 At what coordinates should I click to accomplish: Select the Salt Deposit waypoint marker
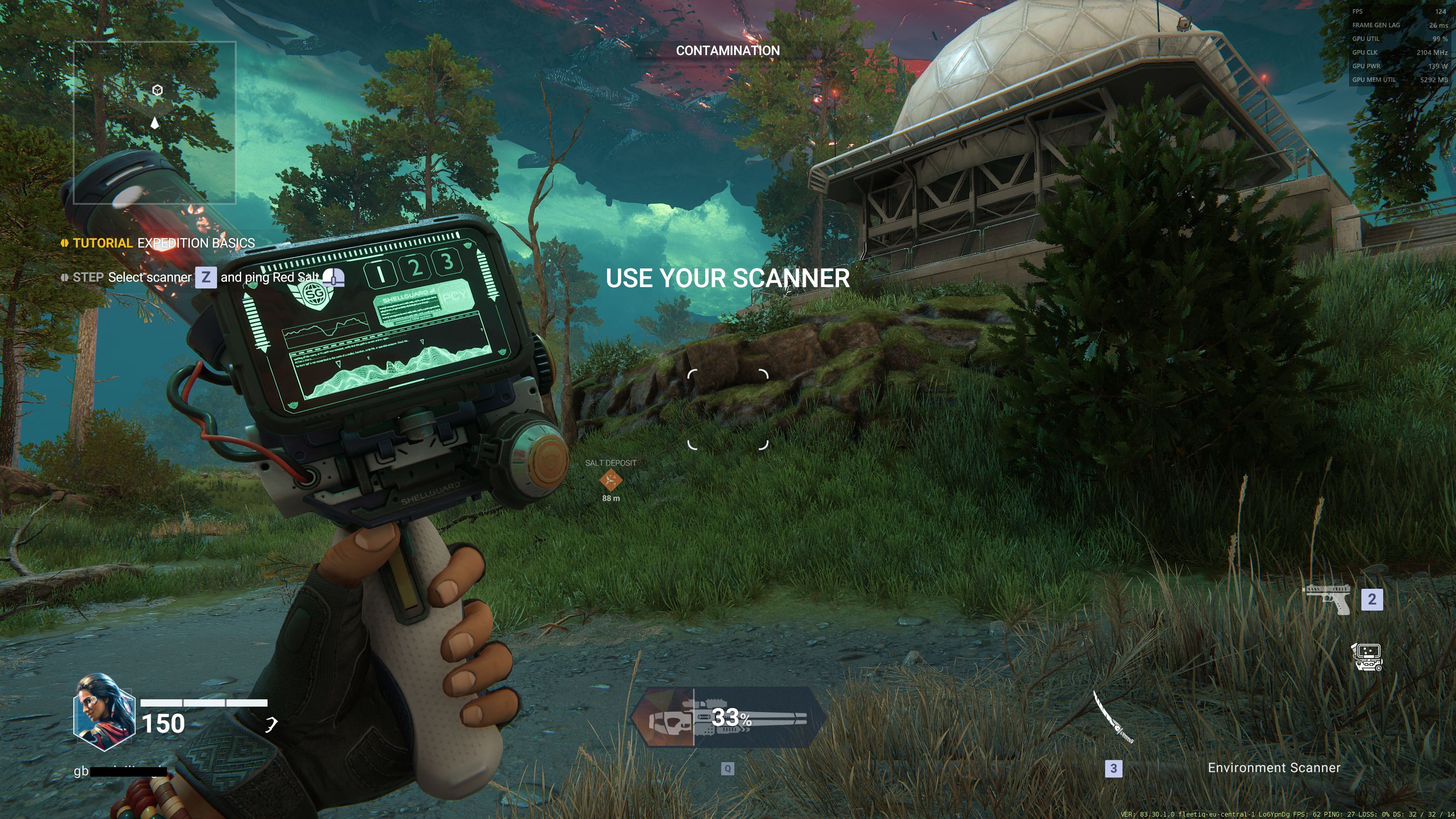(x=611, y=480)
